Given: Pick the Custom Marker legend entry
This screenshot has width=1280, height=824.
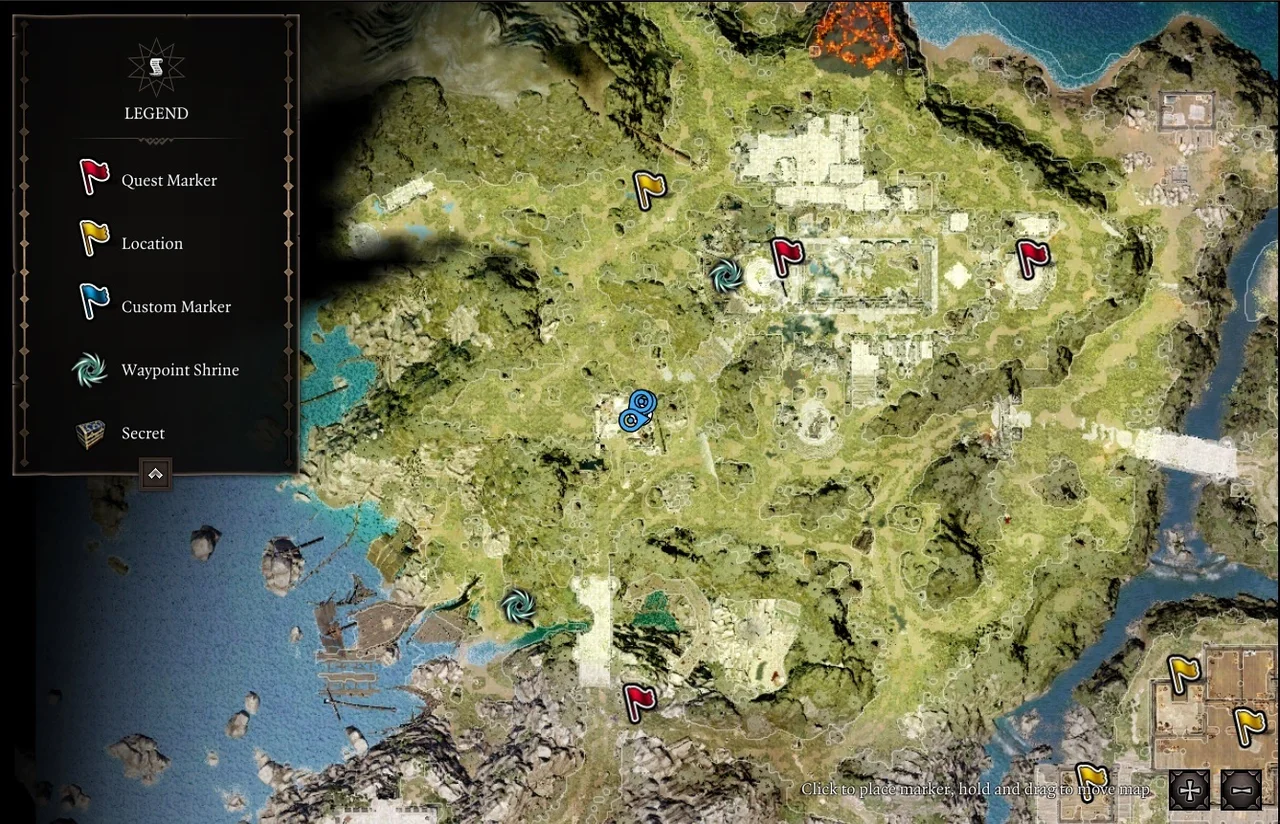Looking at the screenshot, I should [x=175, y=307].
